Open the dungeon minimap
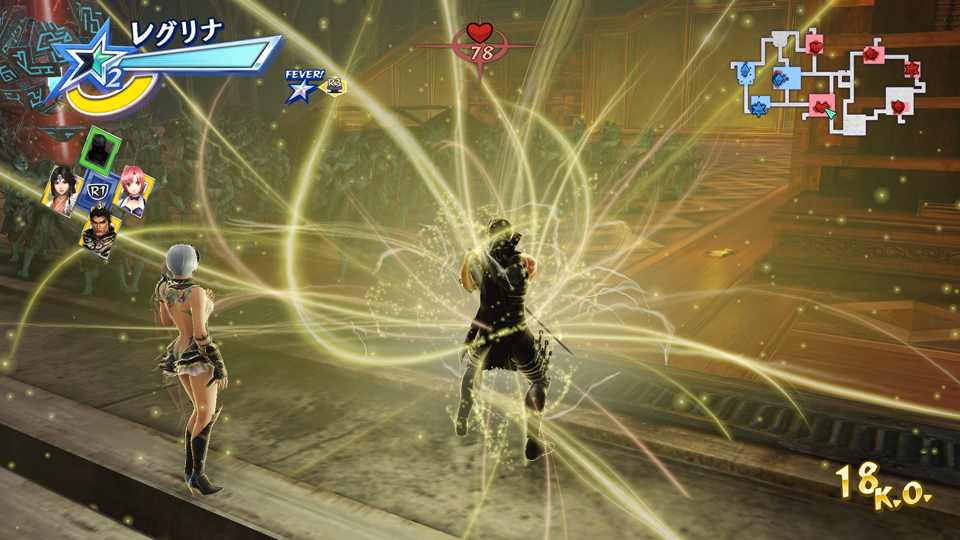Image resolution: width=960 pixels, height=540 pixels. click(x=832, y=80)
